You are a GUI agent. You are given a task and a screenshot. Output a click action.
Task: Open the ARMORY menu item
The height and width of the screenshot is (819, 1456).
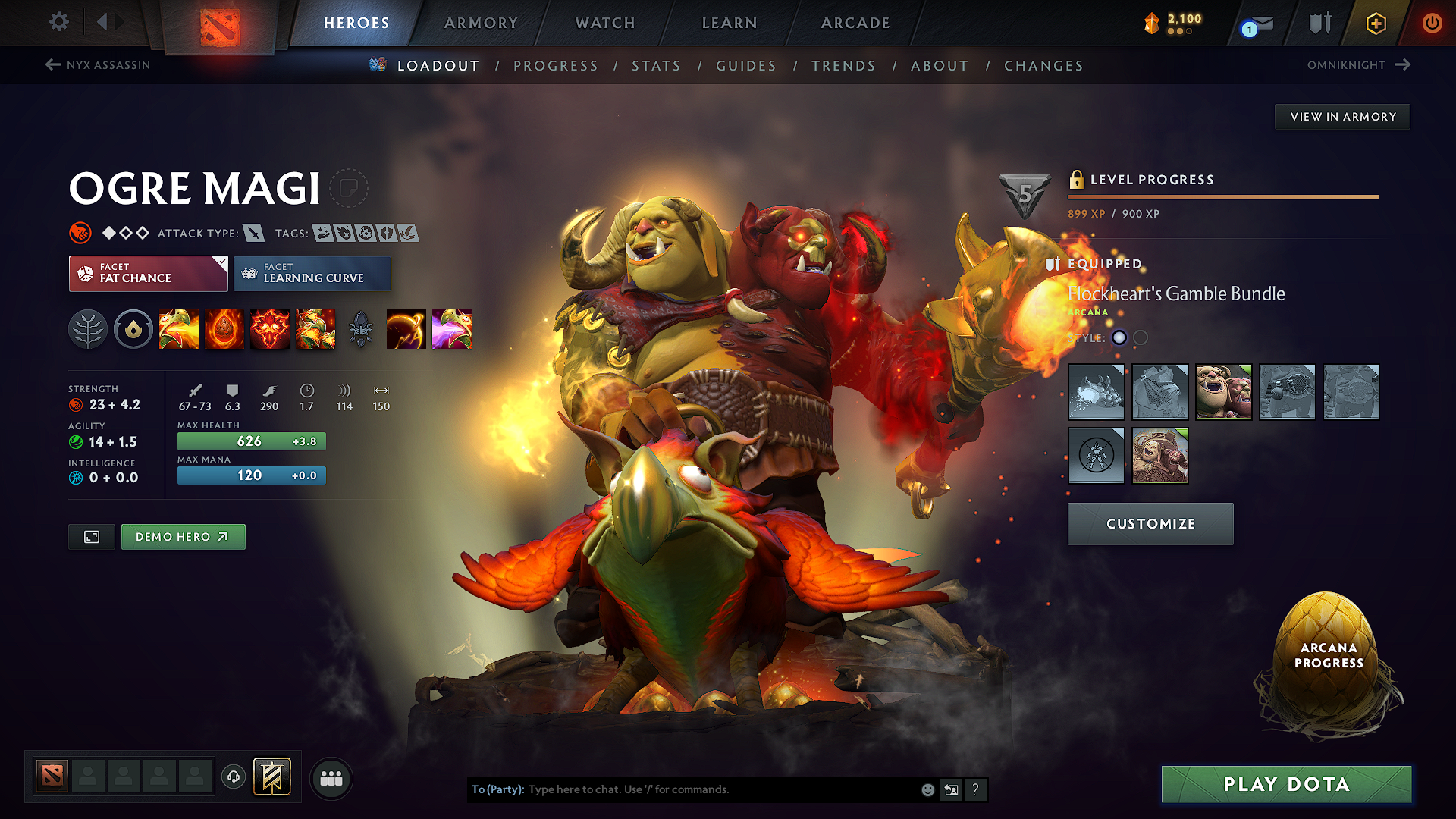(481, 23)
